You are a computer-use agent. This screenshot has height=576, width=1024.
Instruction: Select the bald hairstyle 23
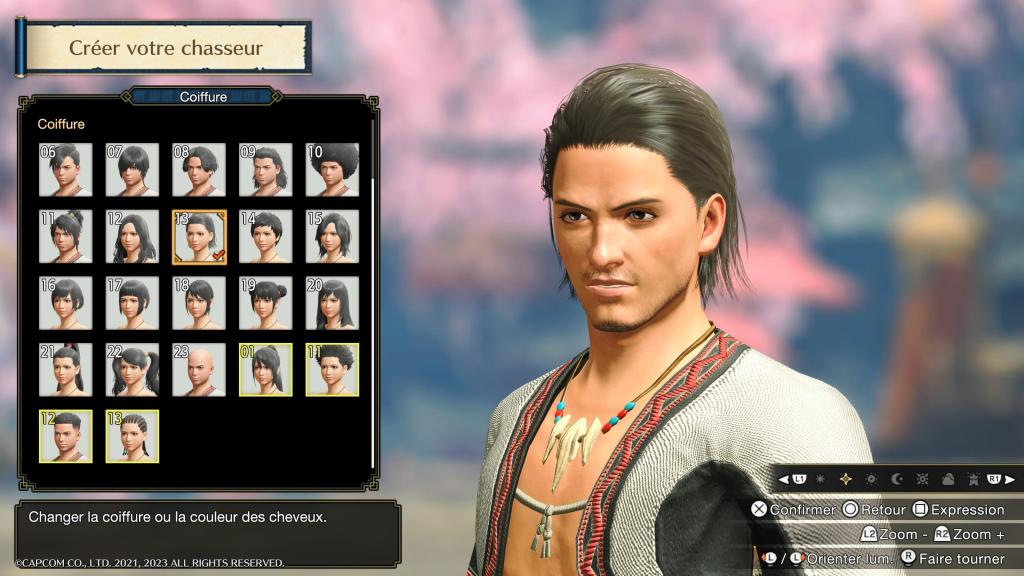(199, 369)
